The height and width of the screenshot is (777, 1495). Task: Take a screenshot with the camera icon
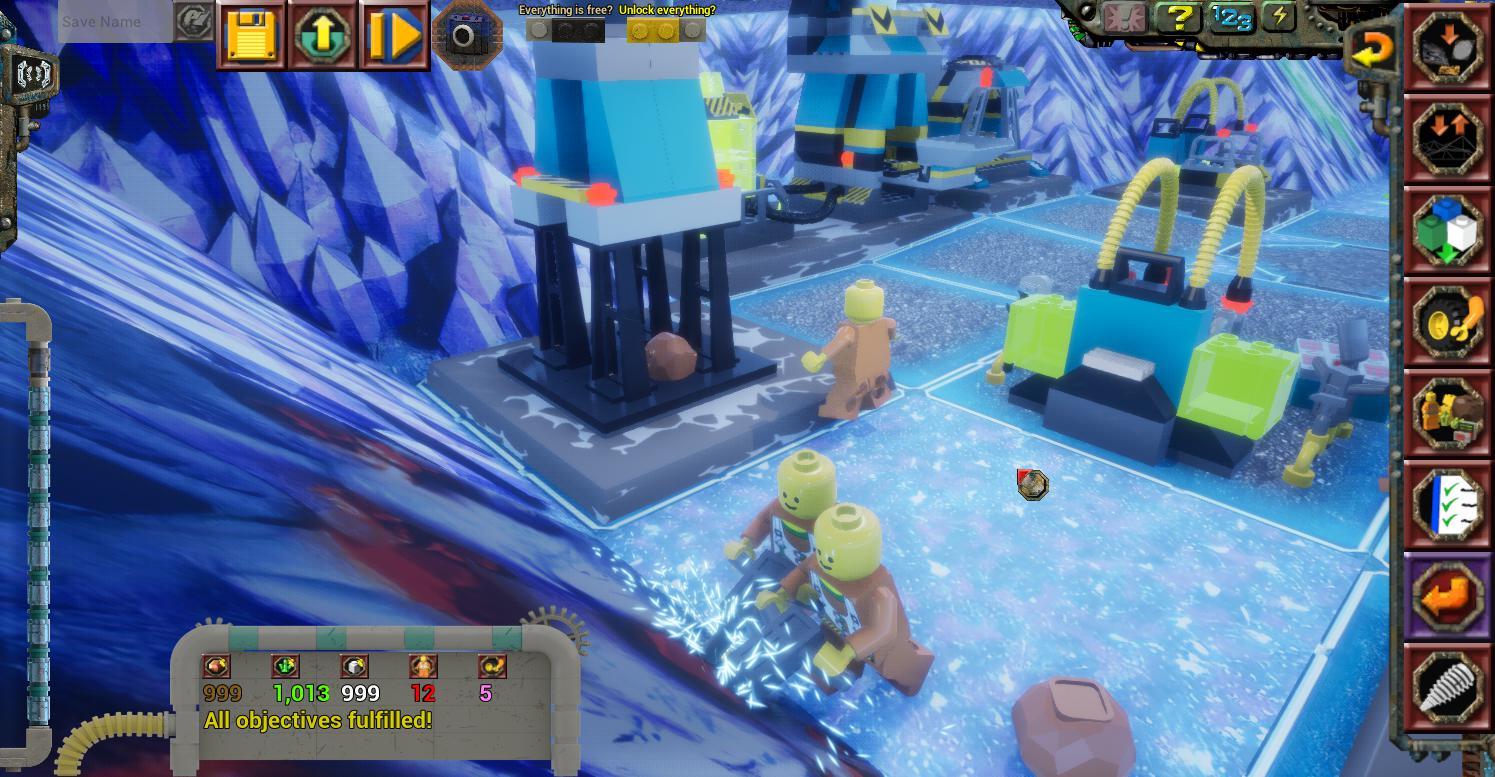pyautogui.click(x=465, y=36)
